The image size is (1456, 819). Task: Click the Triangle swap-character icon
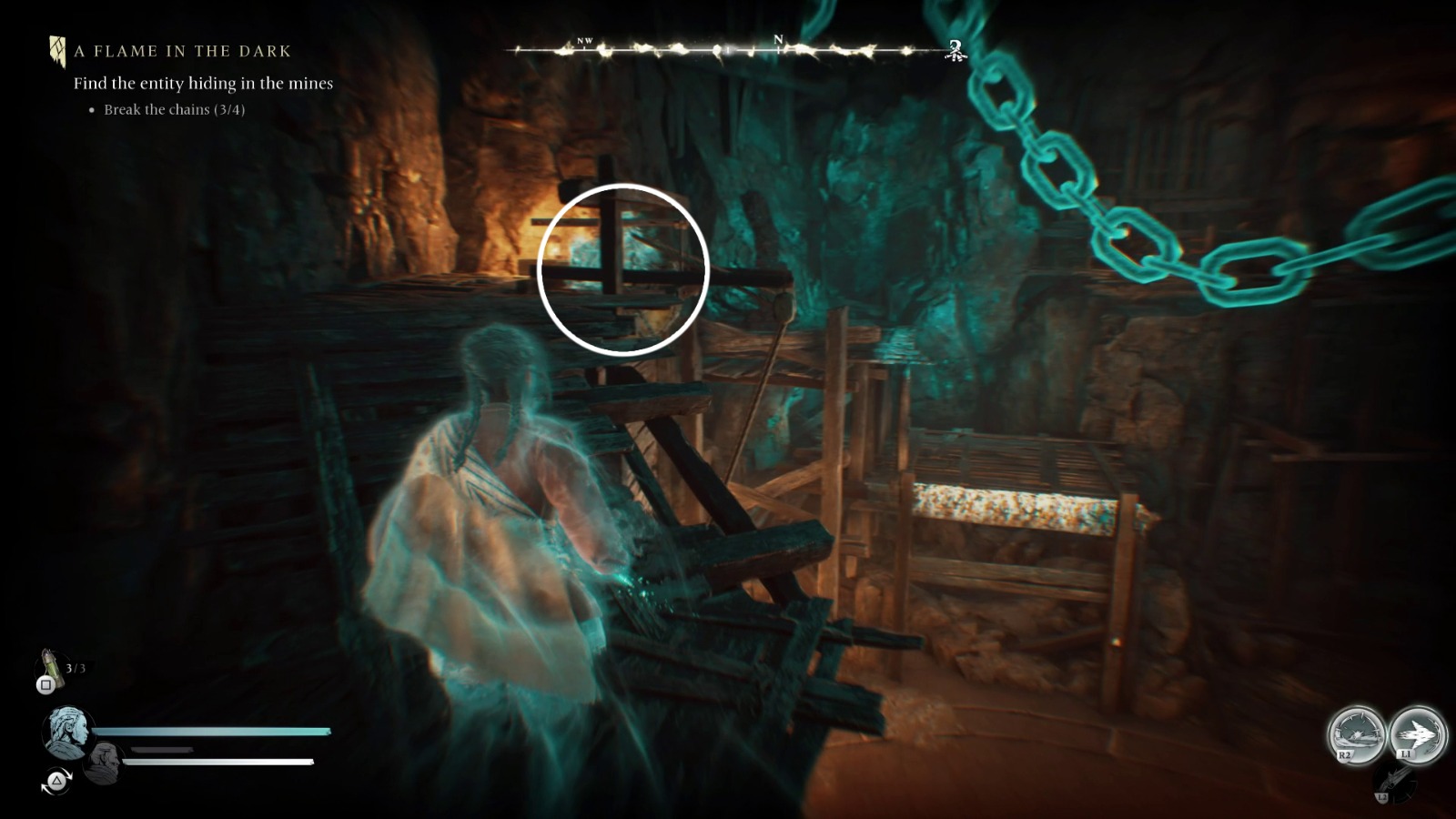click(x=56, y=781)
